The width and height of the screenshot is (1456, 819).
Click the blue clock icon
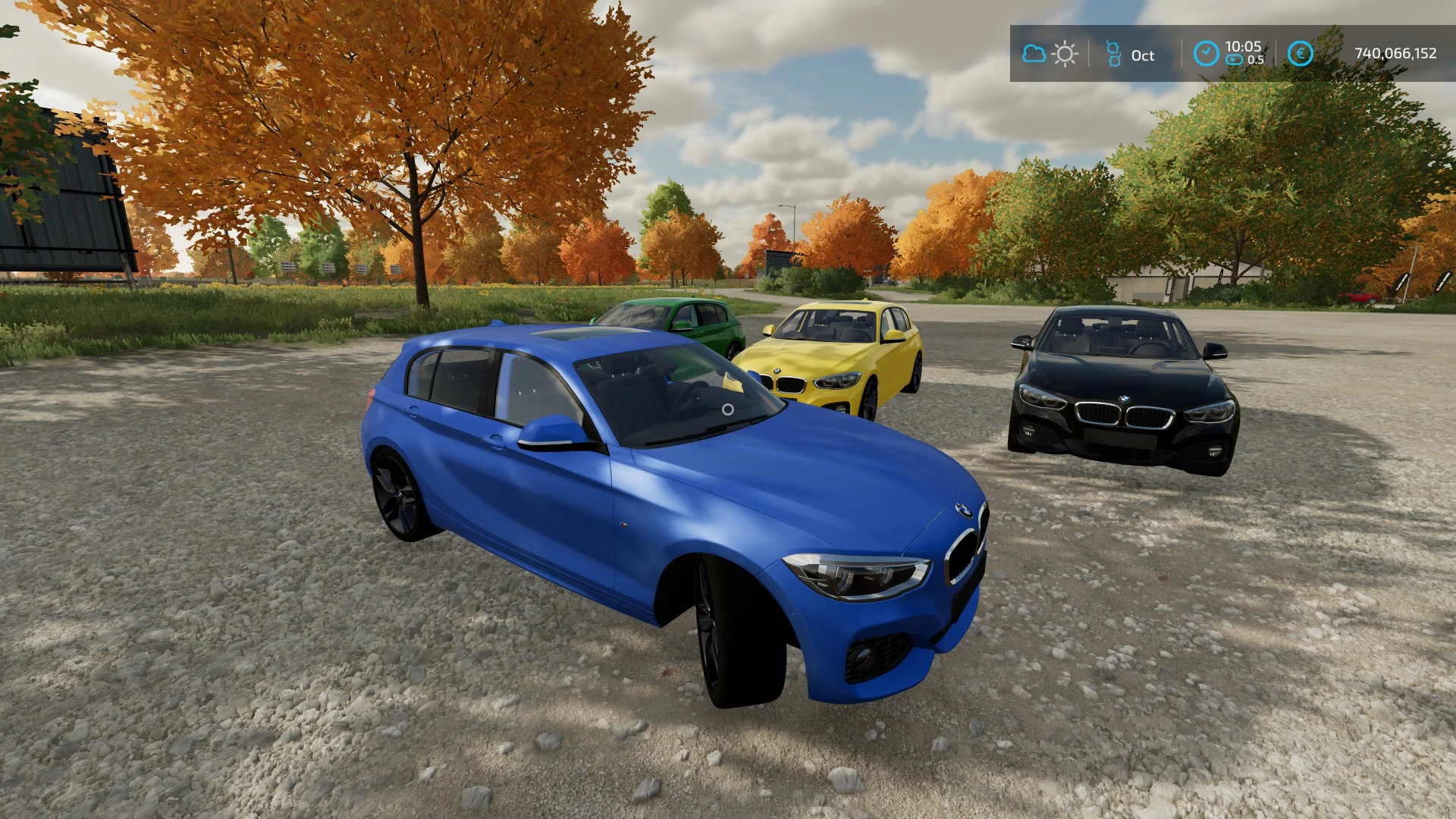(x=1206, y=54)
